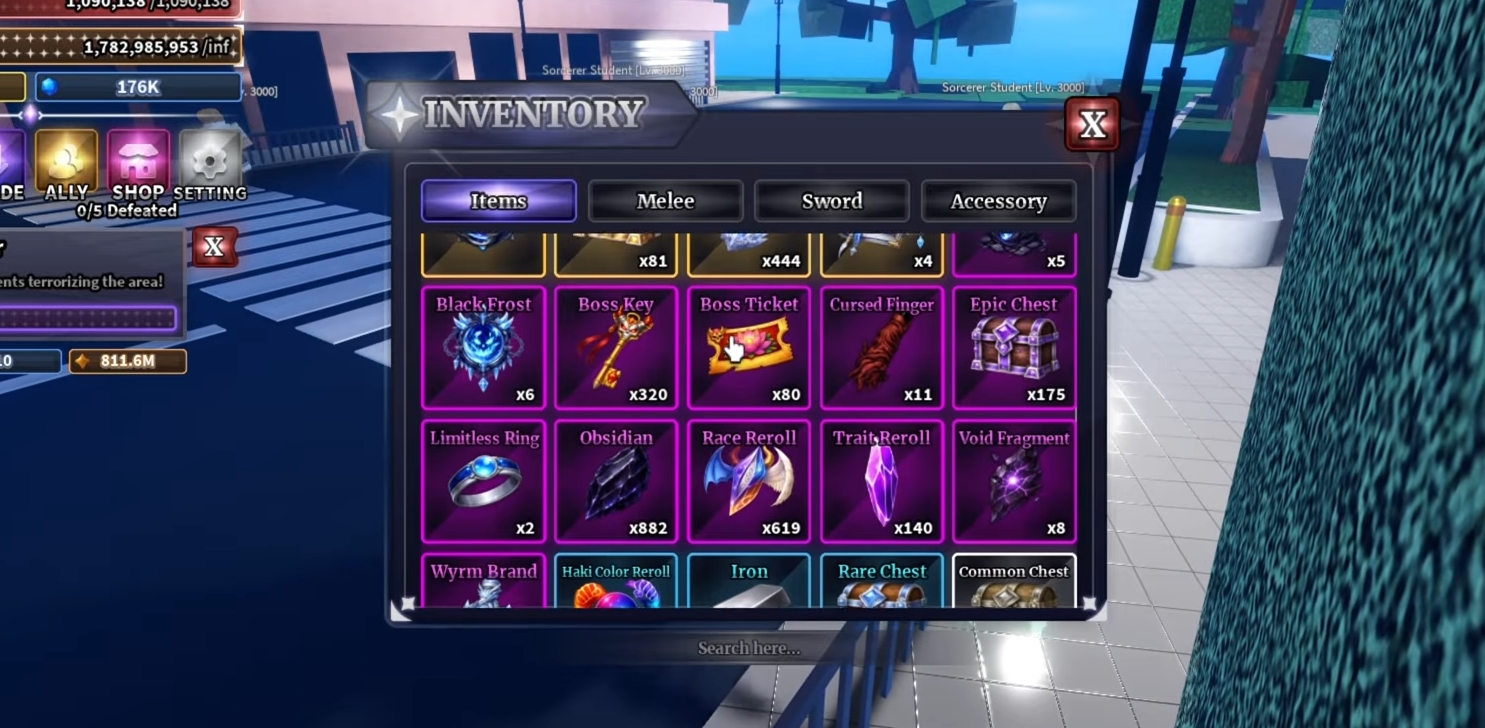Viewport: 1485px width, 728px height.
Task: Click the Limitless Ring item
Action: [483, 482]
